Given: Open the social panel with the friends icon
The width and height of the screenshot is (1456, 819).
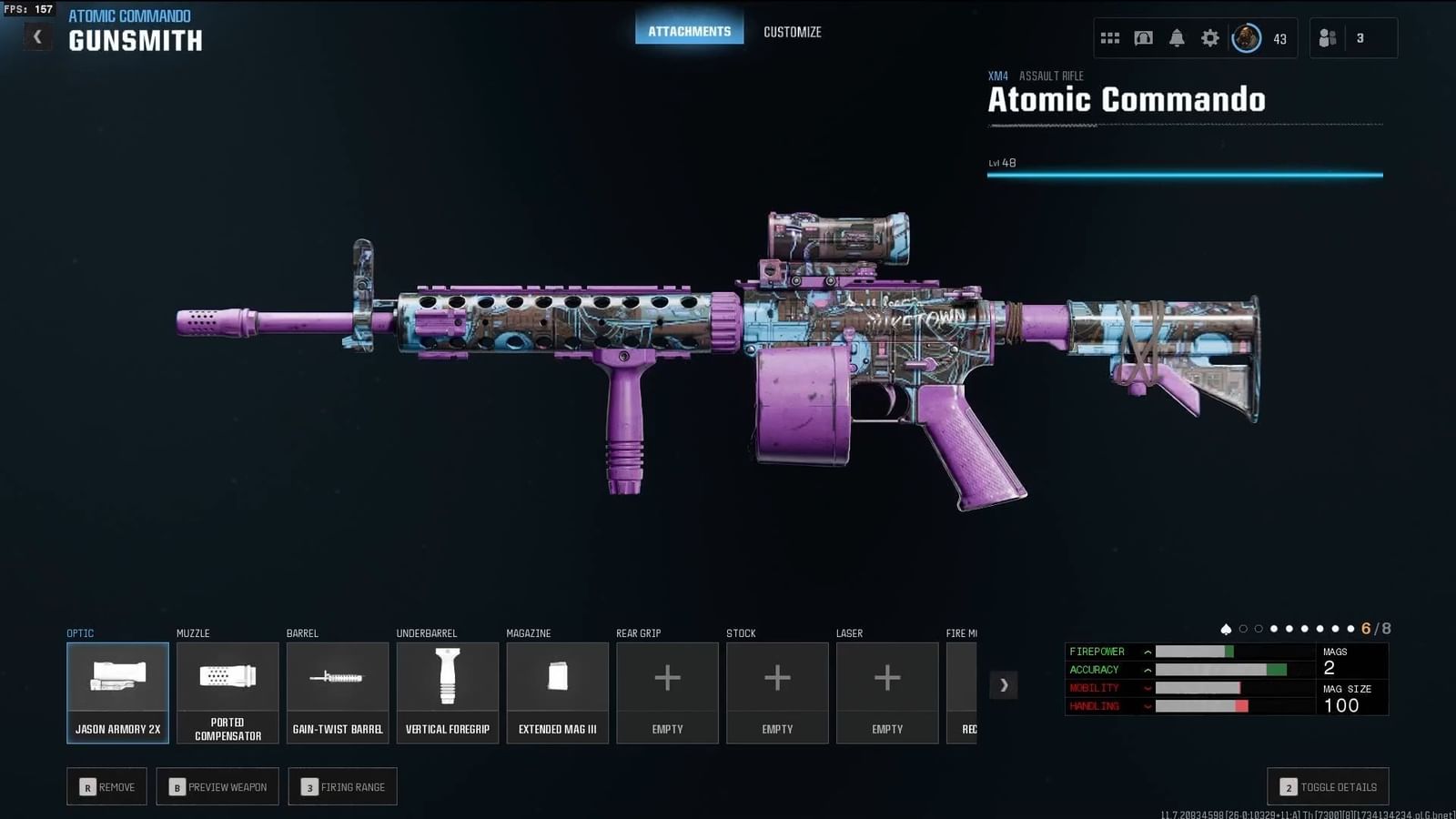Looking at the screenshot, I should point(1327,37).
